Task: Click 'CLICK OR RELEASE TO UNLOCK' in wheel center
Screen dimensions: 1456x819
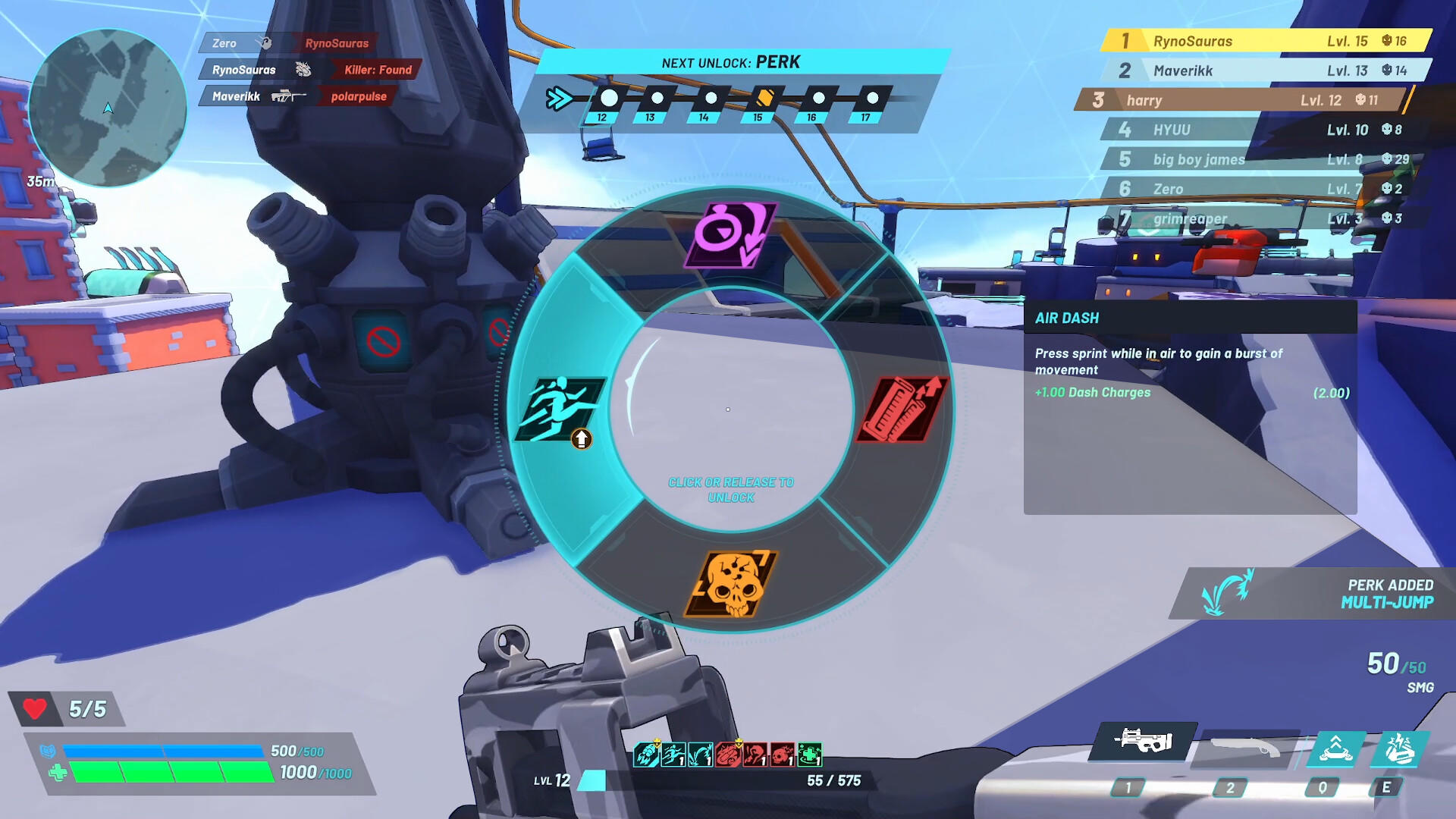Action: click(730, 489)
